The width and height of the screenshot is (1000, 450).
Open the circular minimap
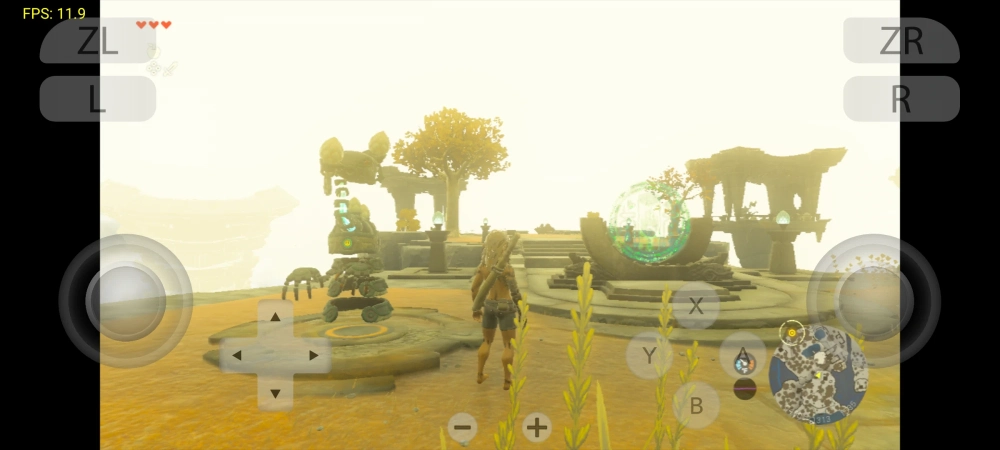pos(817,373)
